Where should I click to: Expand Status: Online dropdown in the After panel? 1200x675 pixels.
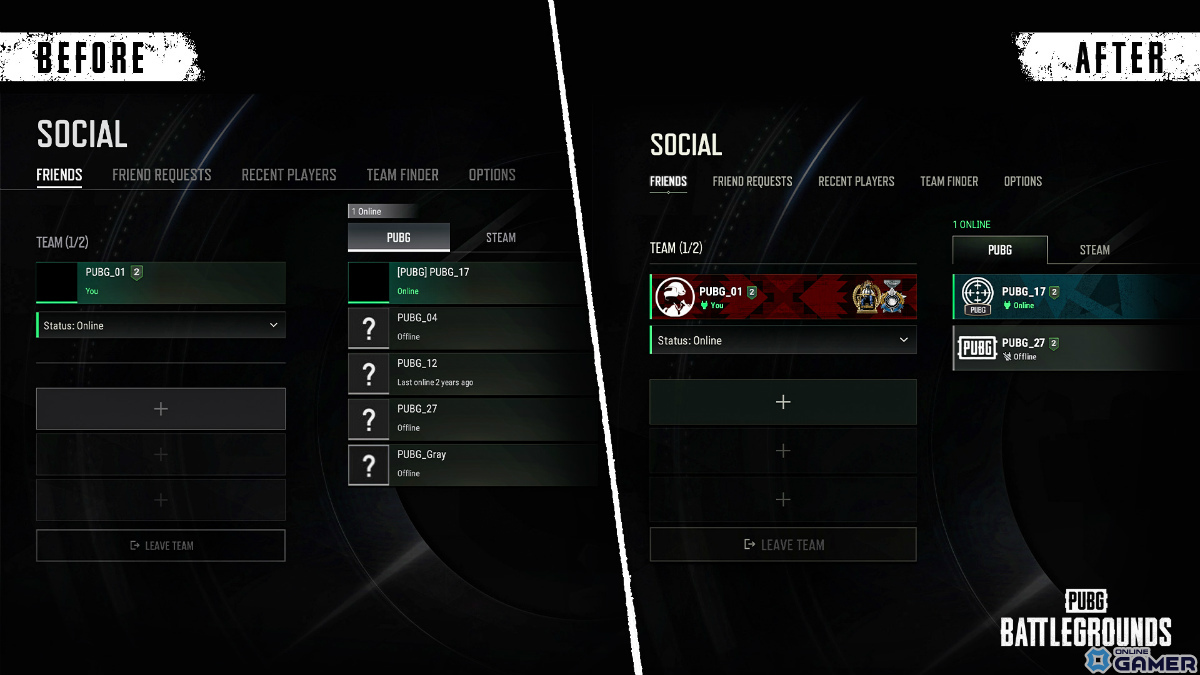[783, 340]
